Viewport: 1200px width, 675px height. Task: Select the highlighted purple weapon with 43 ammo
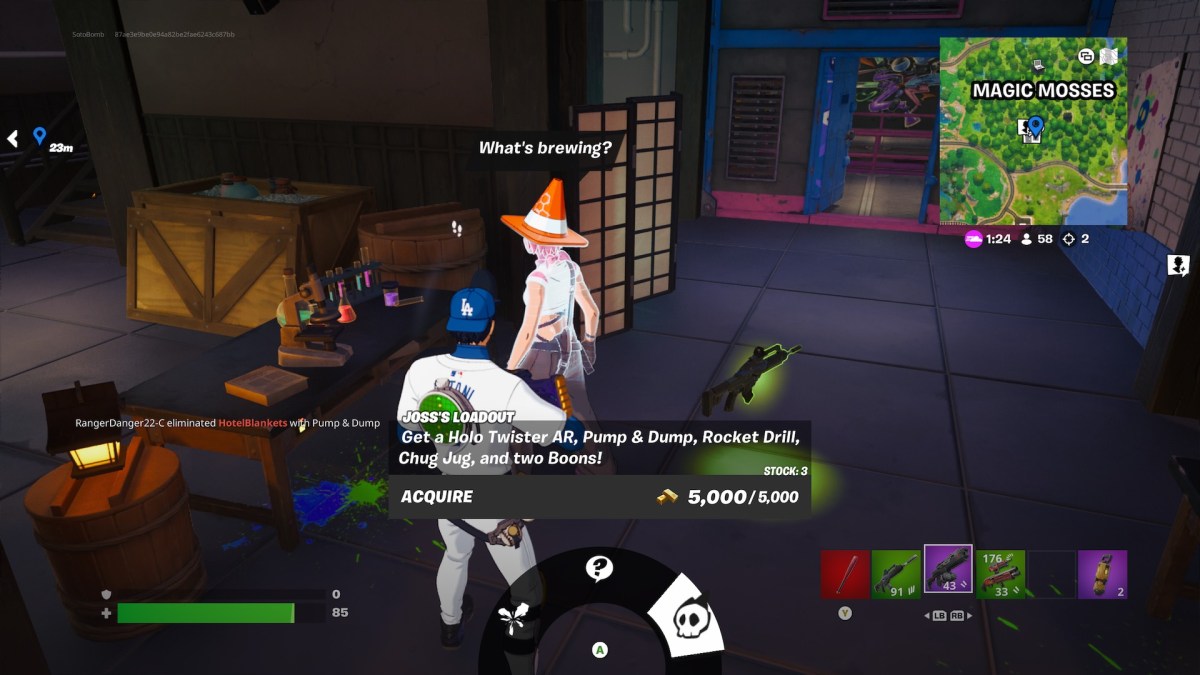[x=948, y=570]
